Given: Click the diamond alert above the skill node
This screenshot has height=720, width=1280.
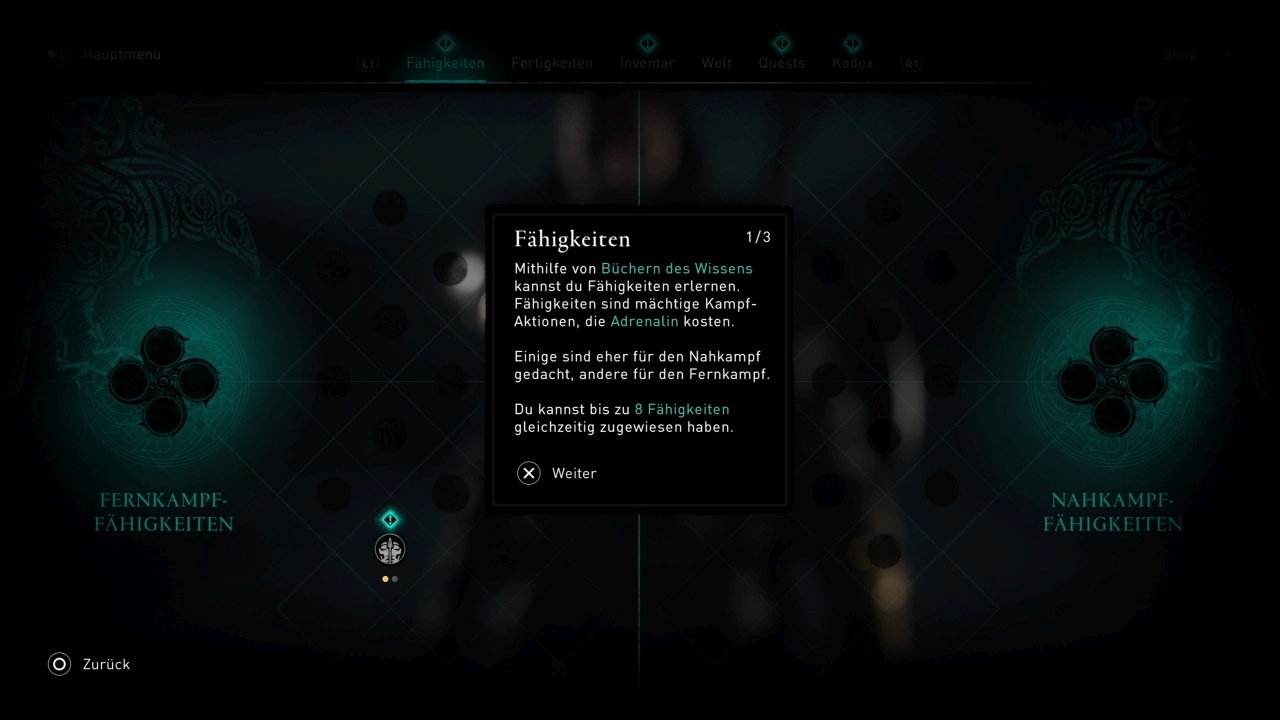Looking at the screenshot, I should coord(389,519).
